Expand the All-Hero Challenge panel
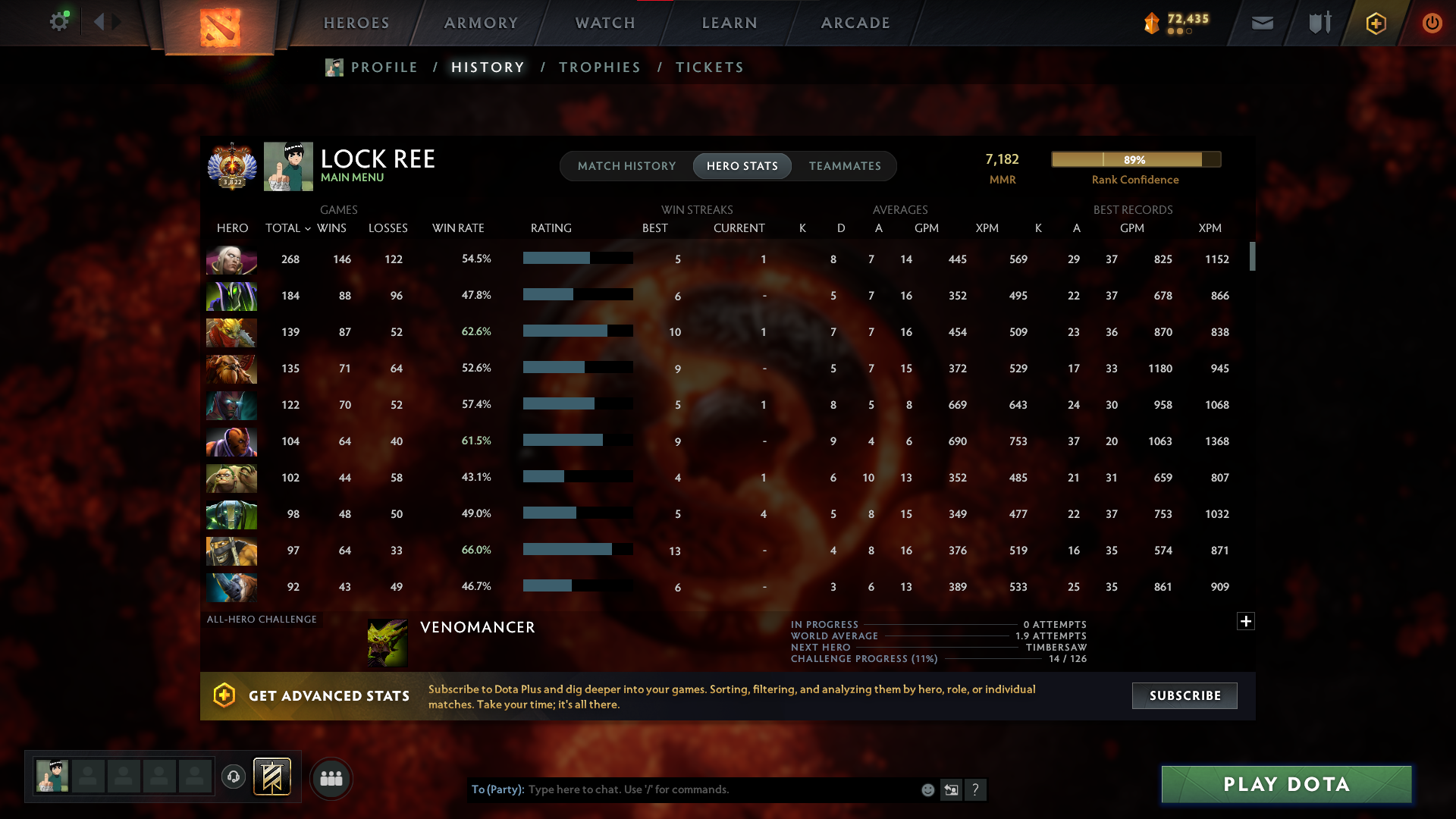Viewport: 1456px width, 819px height. click(x=1245, y=621)
